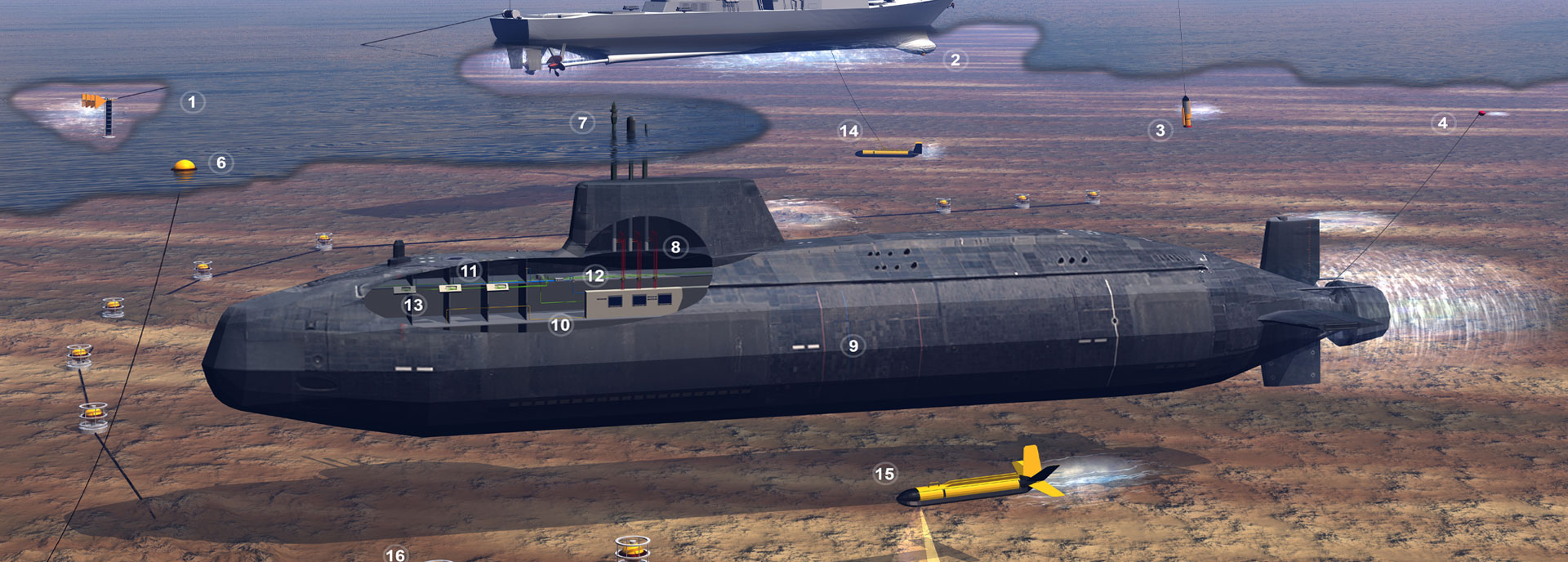Click hotspot number 13

click(413, 306)
